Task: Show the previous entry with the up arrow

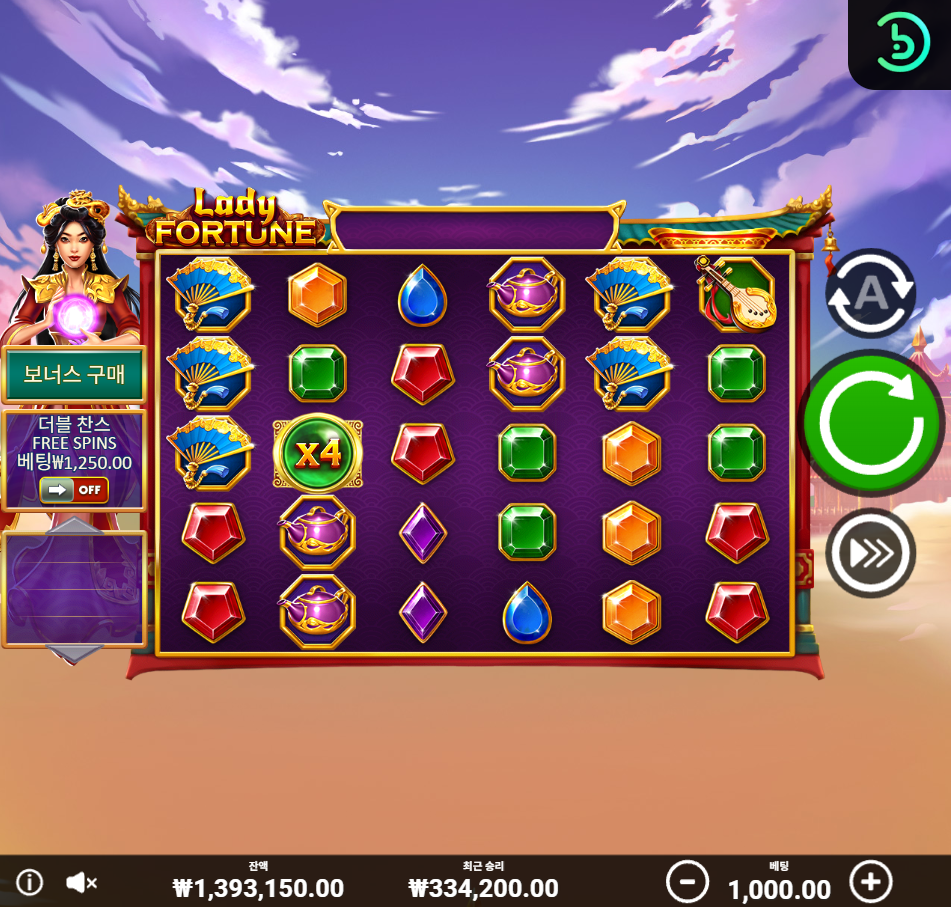Action: [75, 527]
